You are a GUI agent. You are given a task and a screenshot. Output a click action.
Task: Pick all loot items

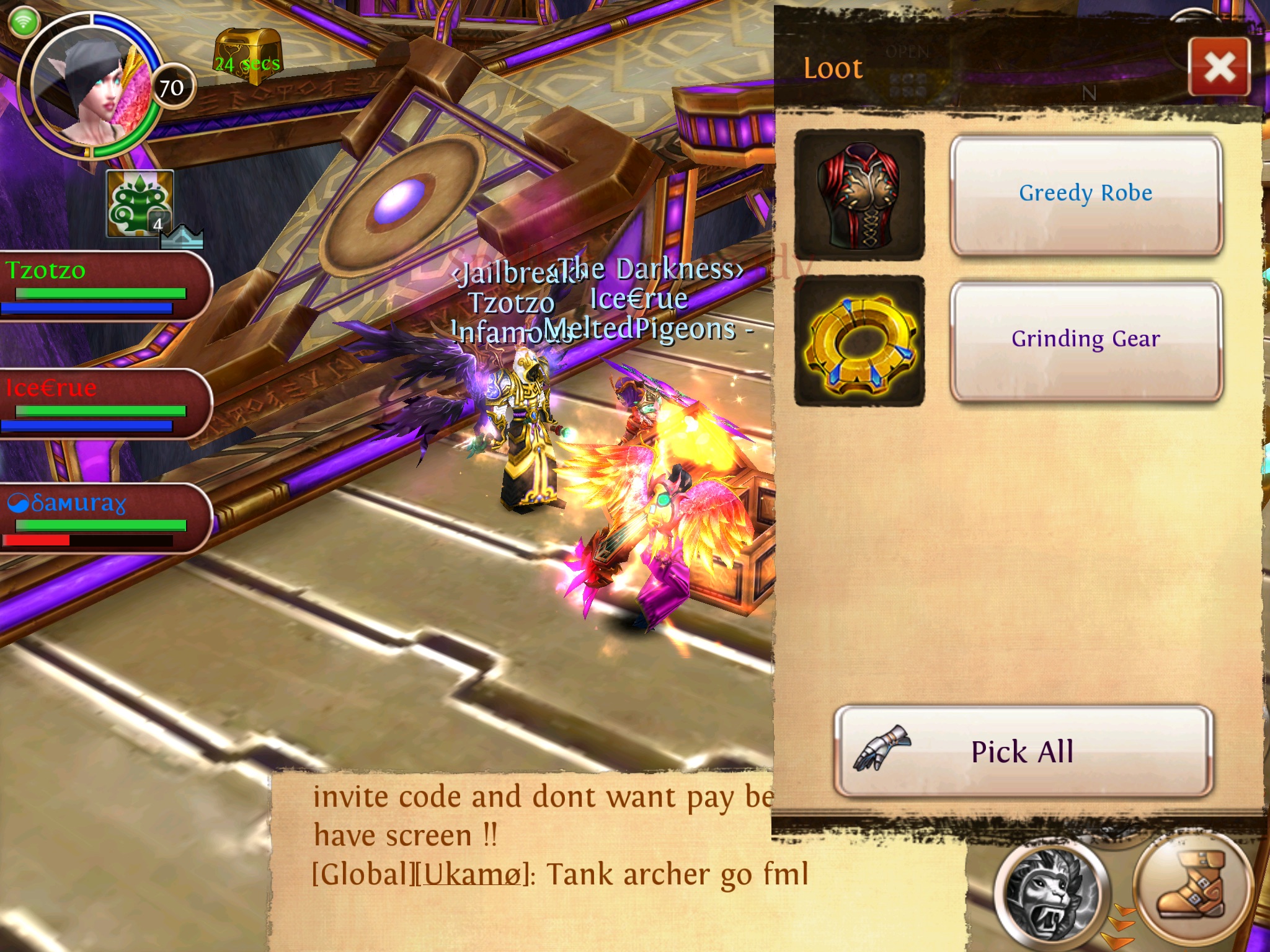click(x=1023, y=751)
